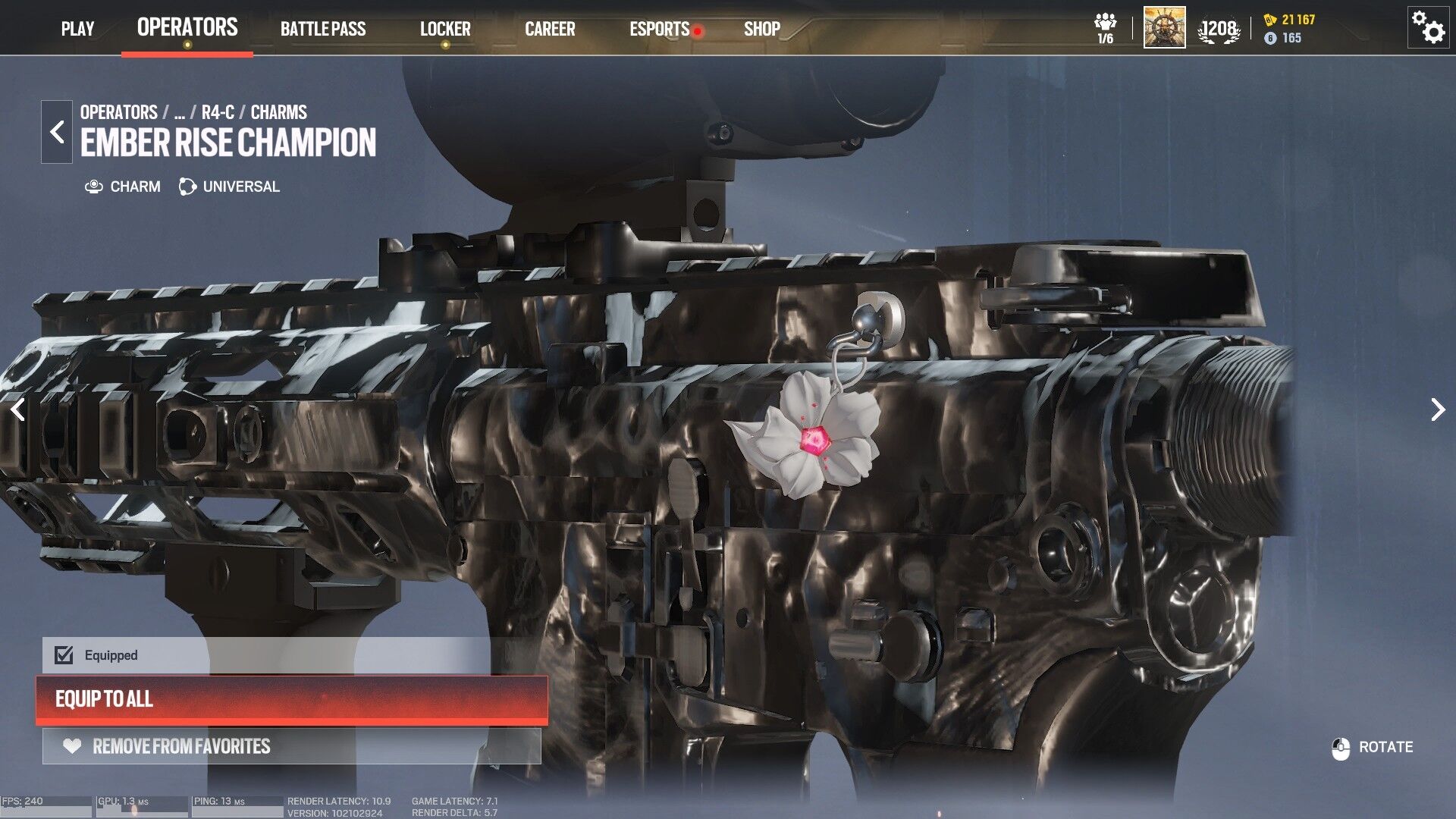The width and height of the screenshot is (1456, 819).
Task: Switch to the Battle Pass tab
Action: coord(323,29)
